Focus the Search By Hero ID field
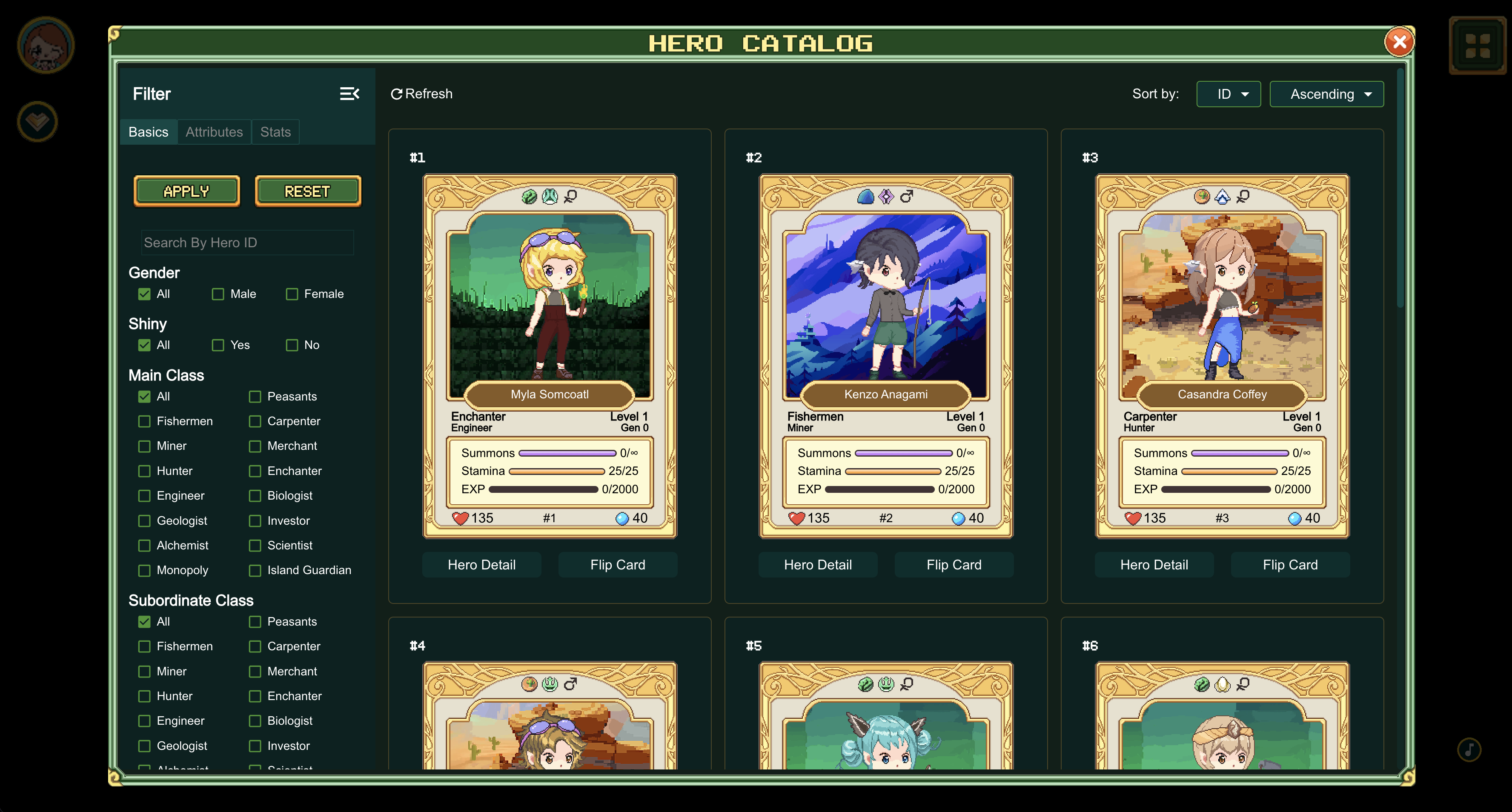The width and height of the screenshot is (1512, 812). point(247,243)
